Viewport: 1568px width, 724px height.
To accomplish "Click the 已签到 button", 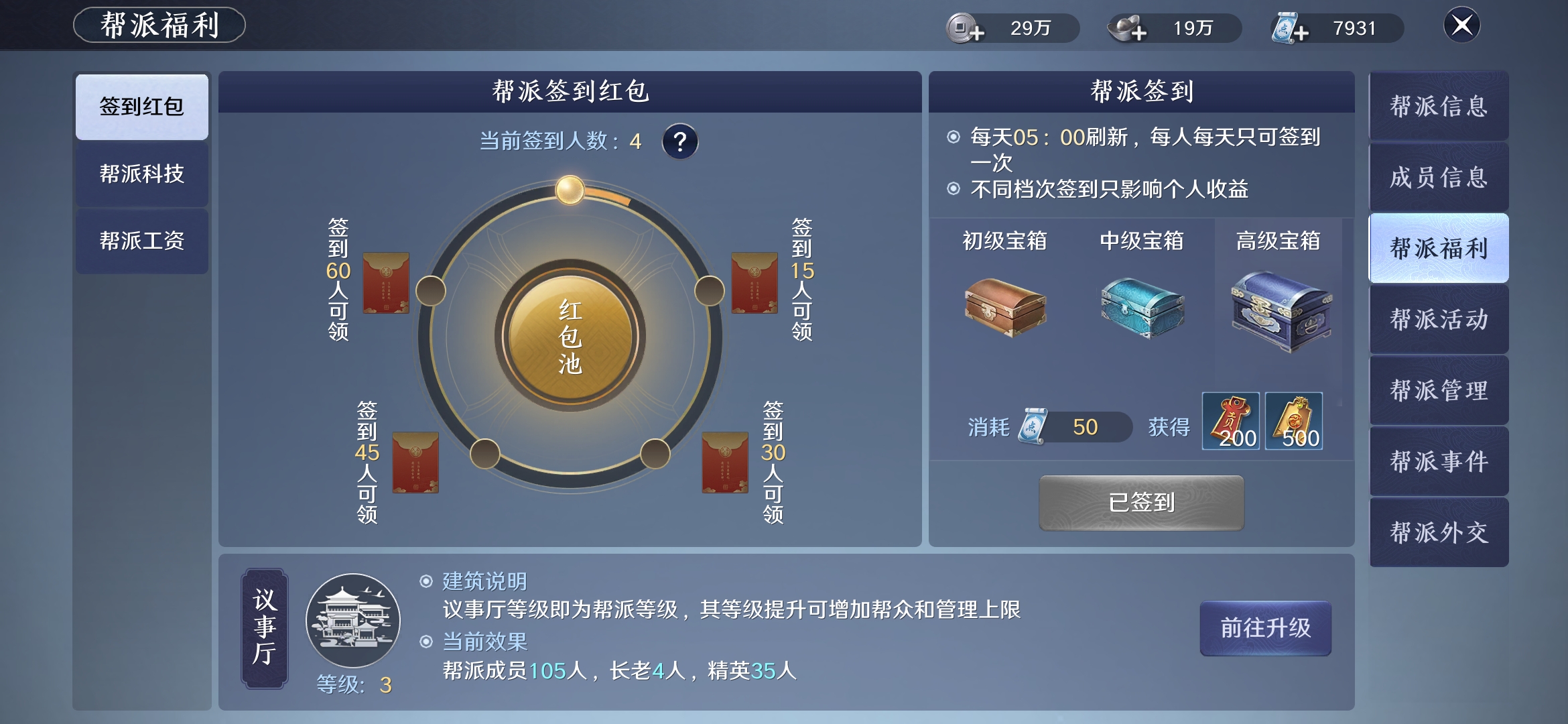I will click(x=1141, y=503).
